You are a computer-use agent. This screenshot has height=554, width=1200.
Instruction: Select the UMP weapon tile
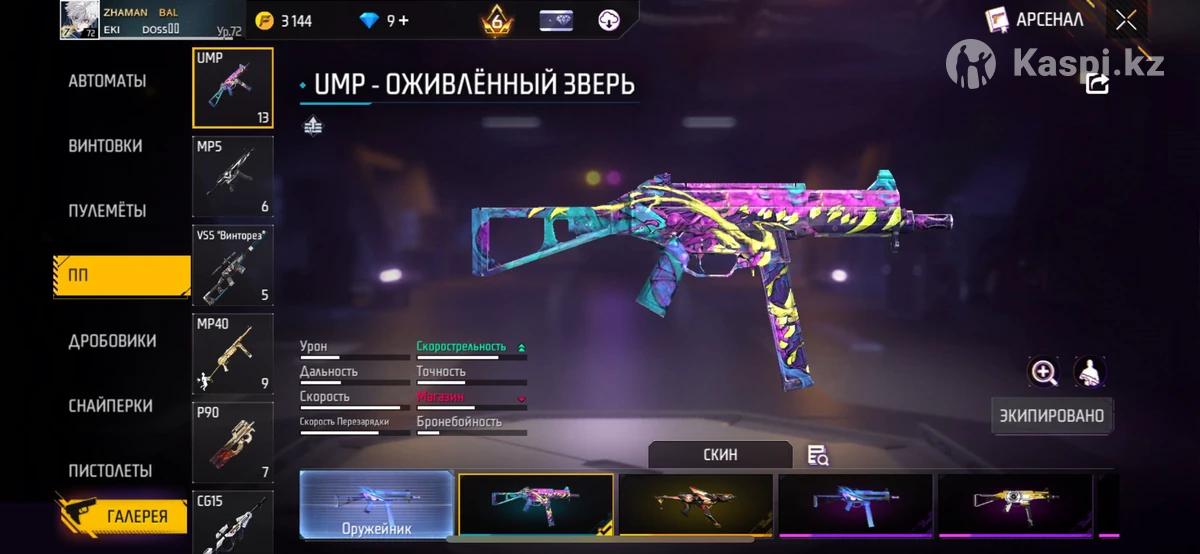tap(232, 88)
